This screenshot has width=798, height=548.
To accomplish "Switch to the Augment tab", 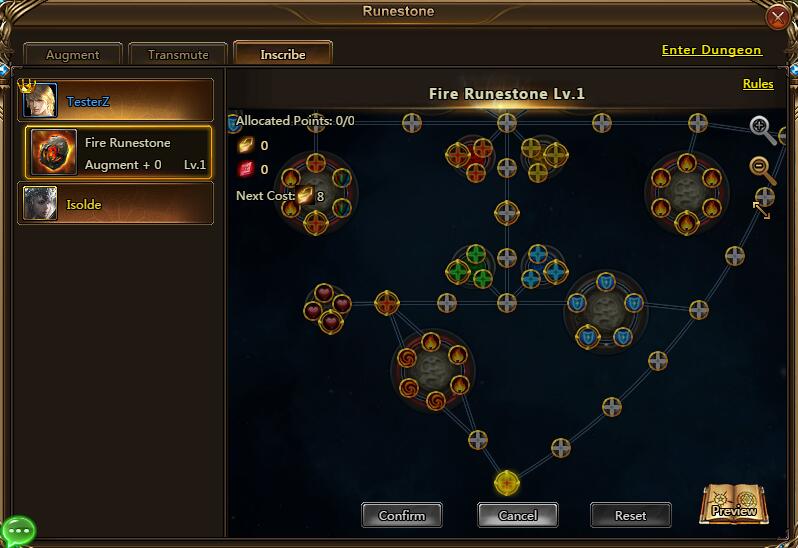I will (73, 55).
